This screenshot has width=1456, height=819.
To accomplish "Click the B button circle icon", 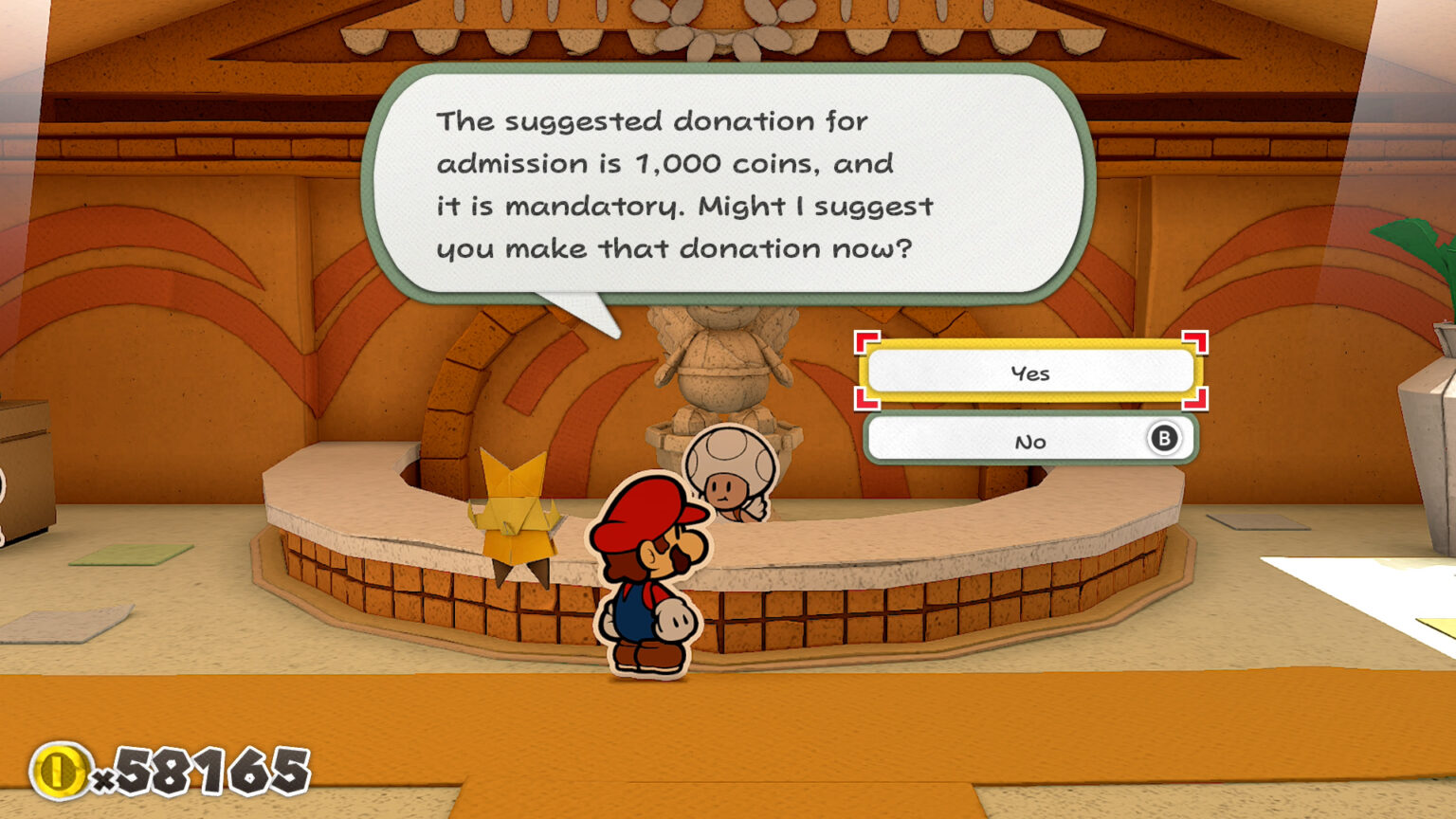I will (1165, 439).
